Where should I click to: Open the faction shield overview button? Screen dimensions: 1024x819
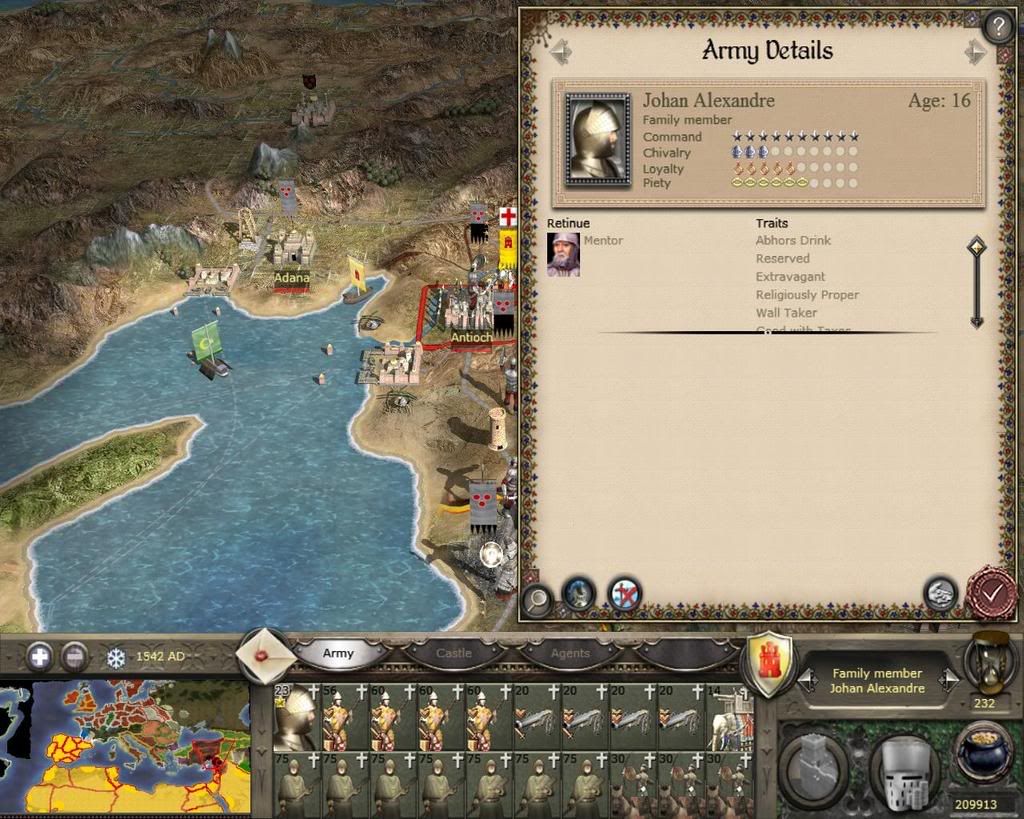[x=769, y=665]
